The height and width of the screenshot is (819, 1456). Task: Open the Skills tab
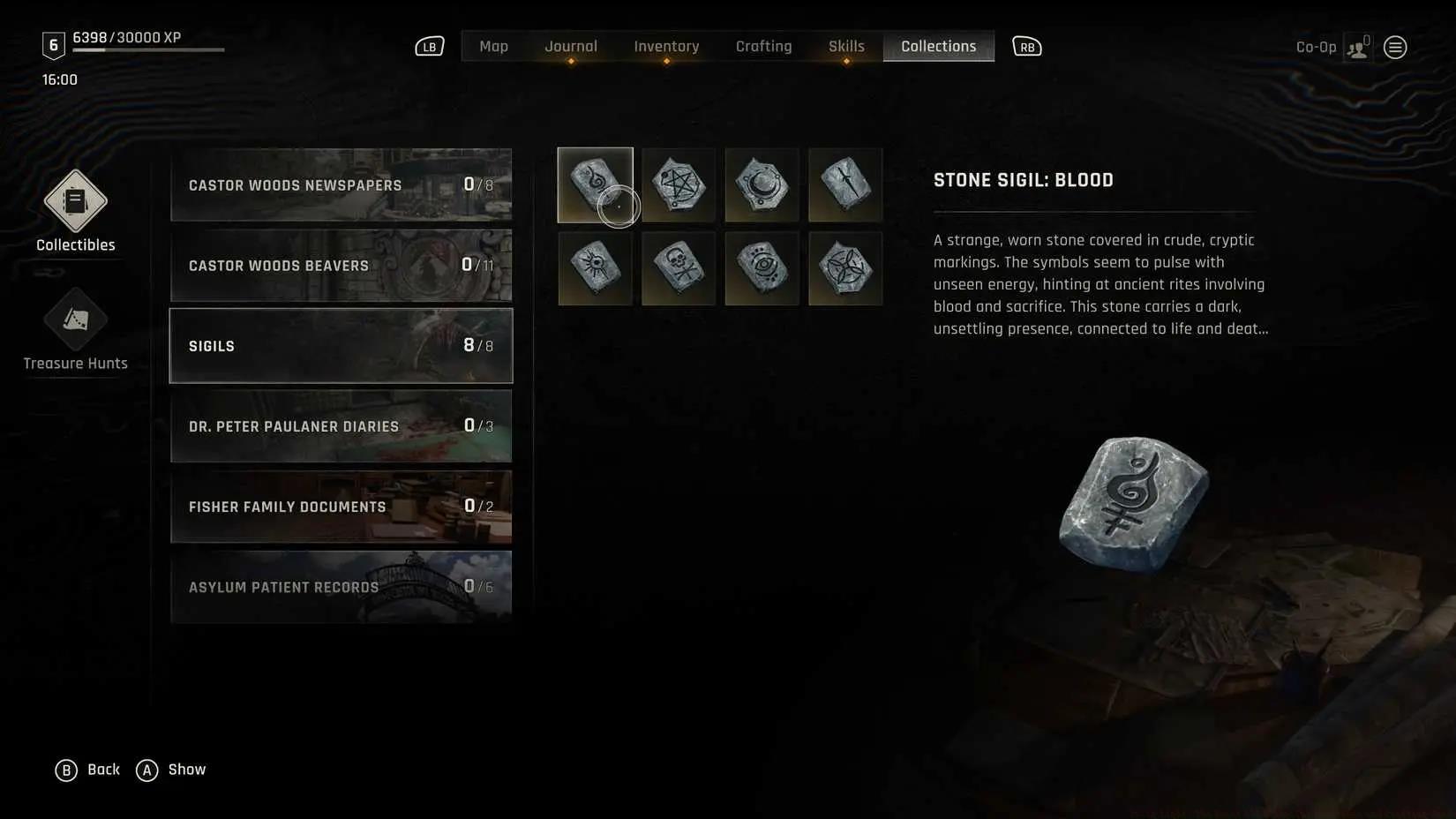pyautogui.click(x=846, y=47)
